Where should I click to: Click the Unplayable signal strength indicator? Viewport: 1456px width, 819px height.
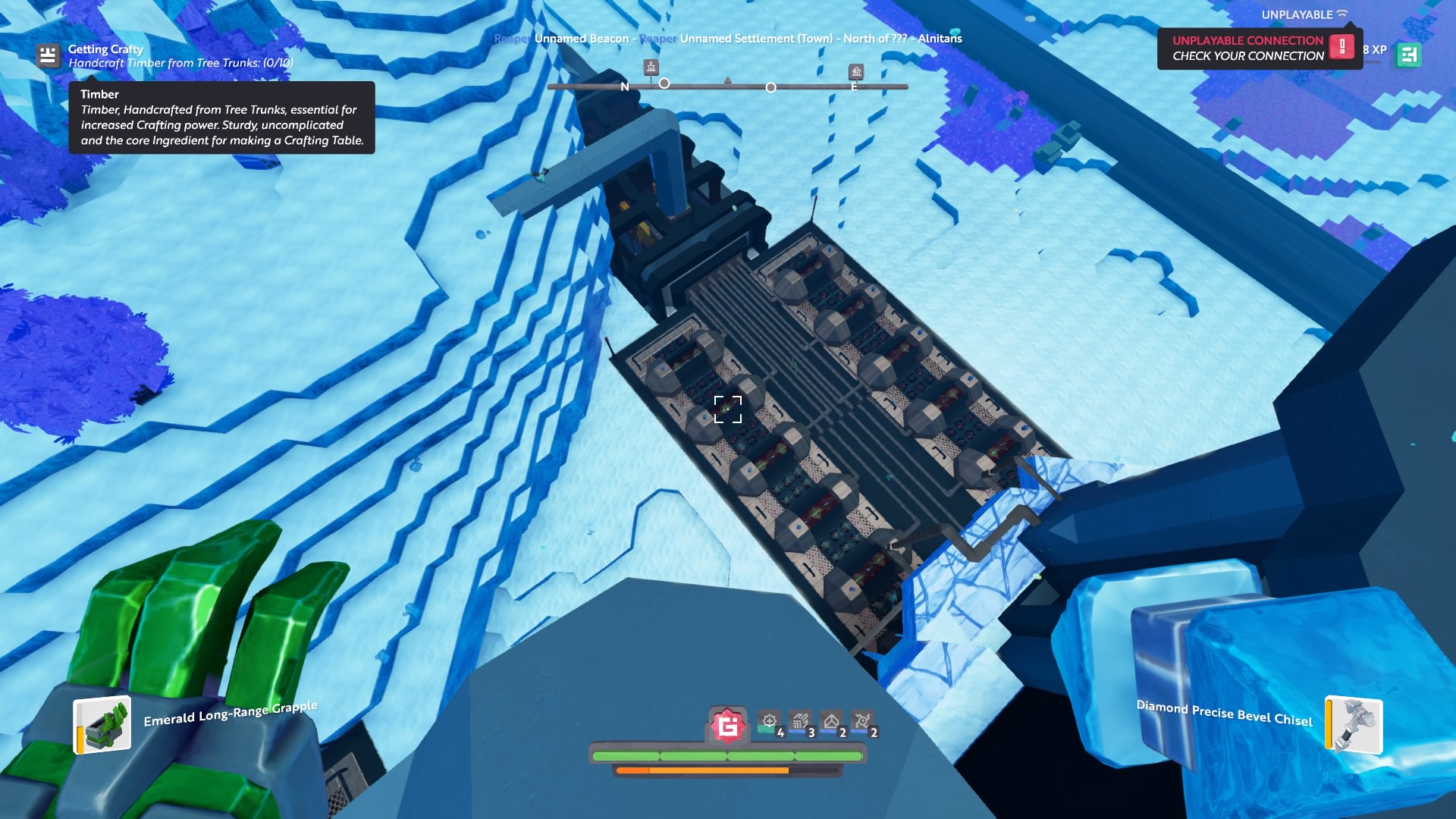click(x=1342, y=14)
